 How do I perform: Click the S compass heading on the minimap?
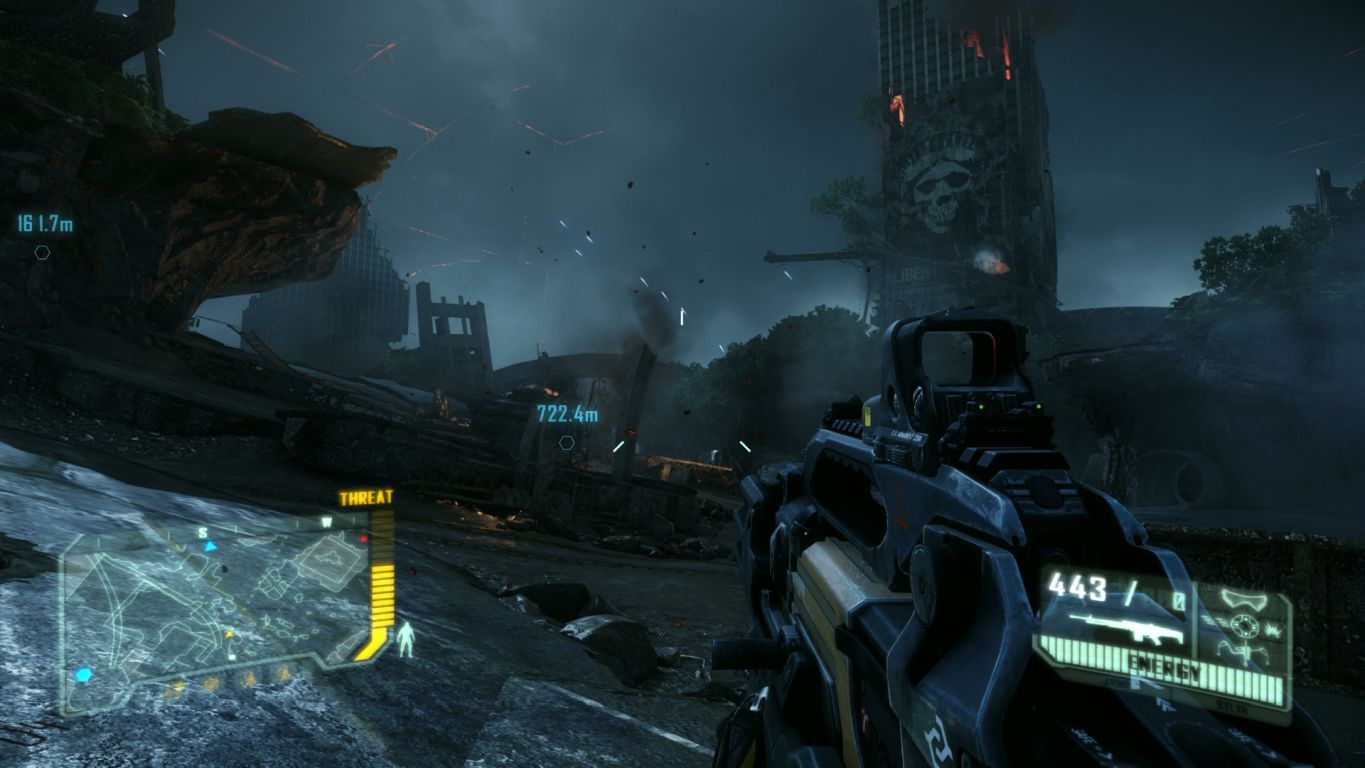tap(204, 532)
